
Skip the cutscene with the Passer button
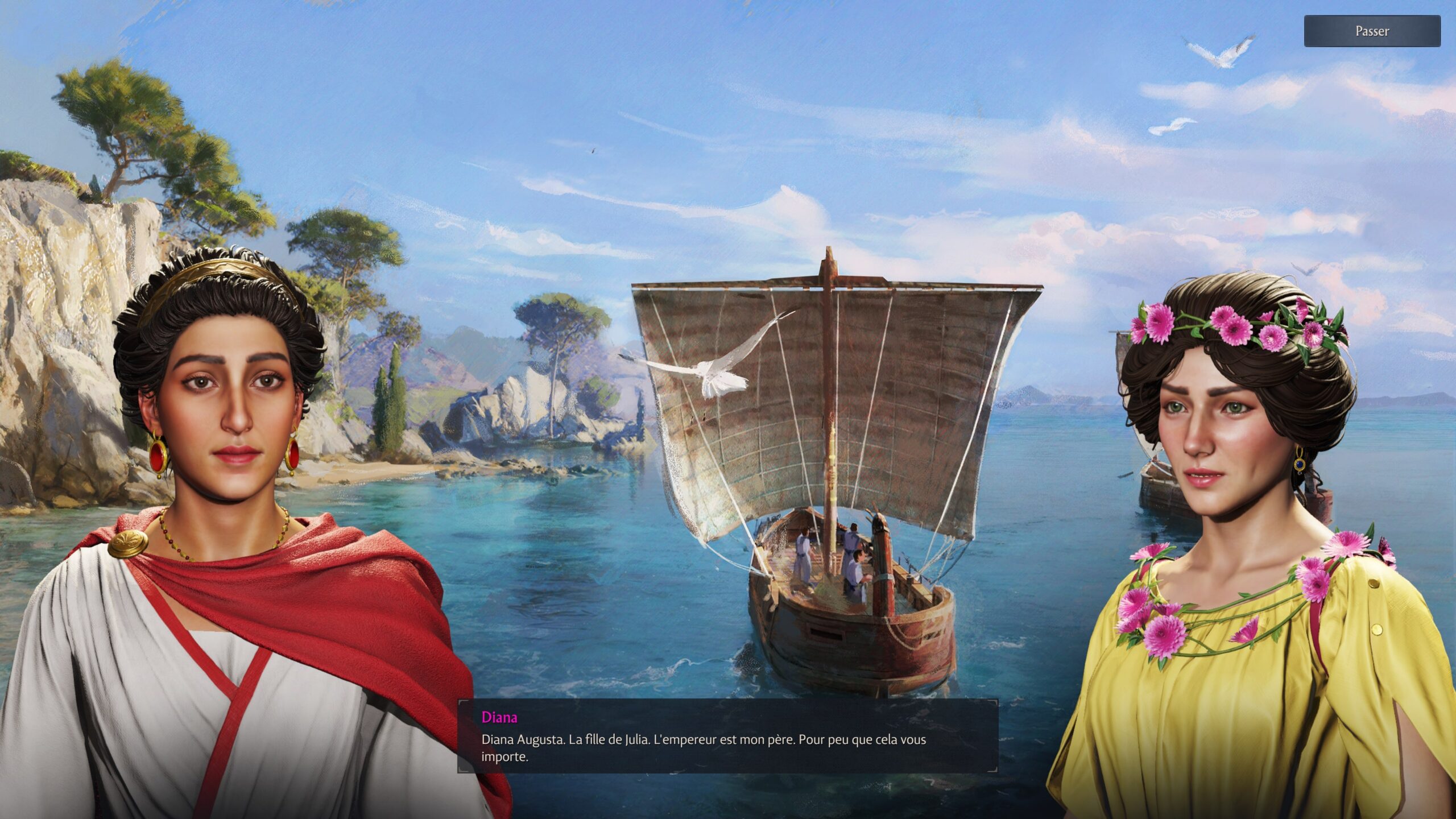1371,31
